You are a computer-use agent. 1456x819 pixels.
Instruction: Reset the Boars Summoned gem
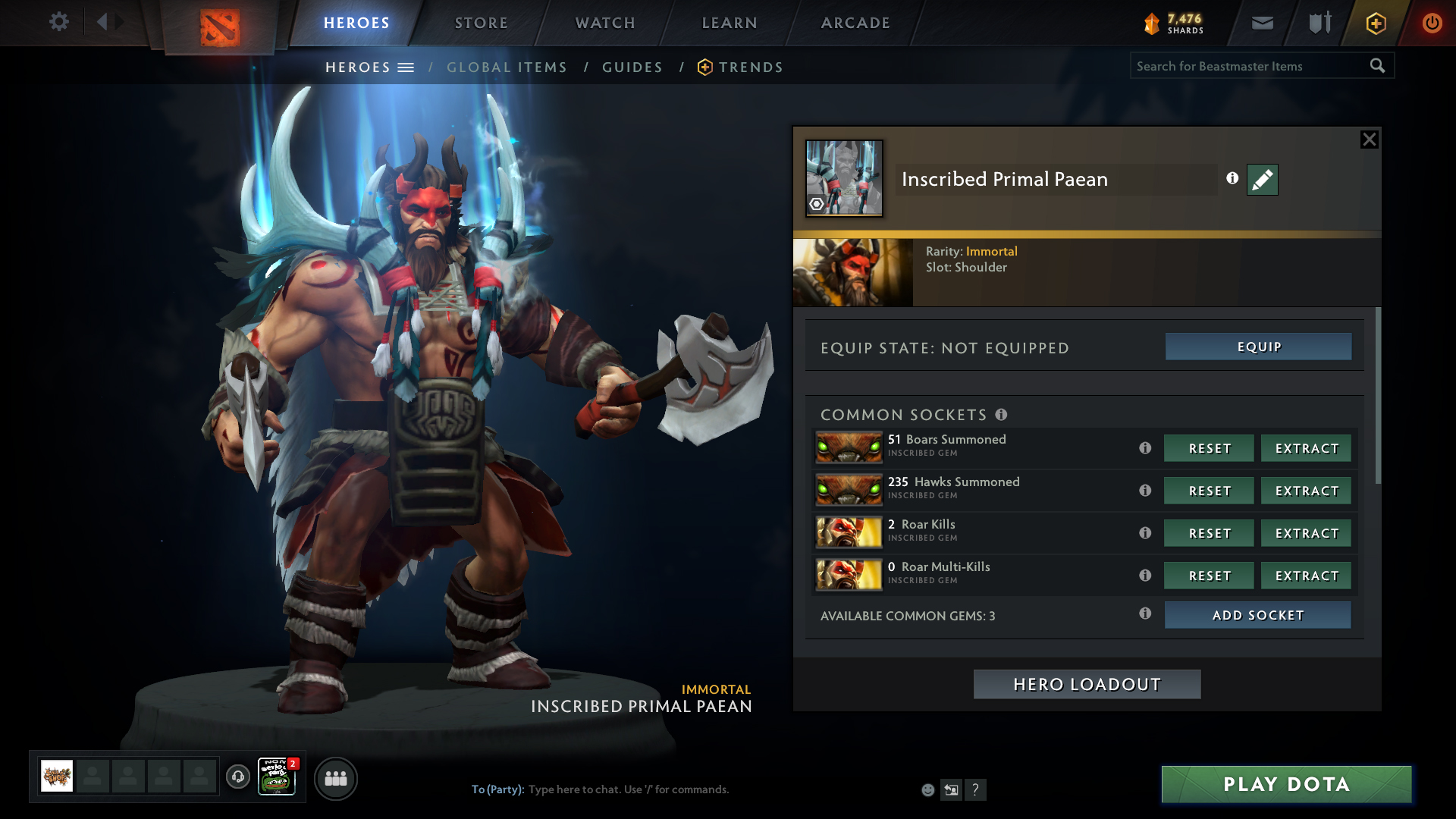pos(1209,448)
